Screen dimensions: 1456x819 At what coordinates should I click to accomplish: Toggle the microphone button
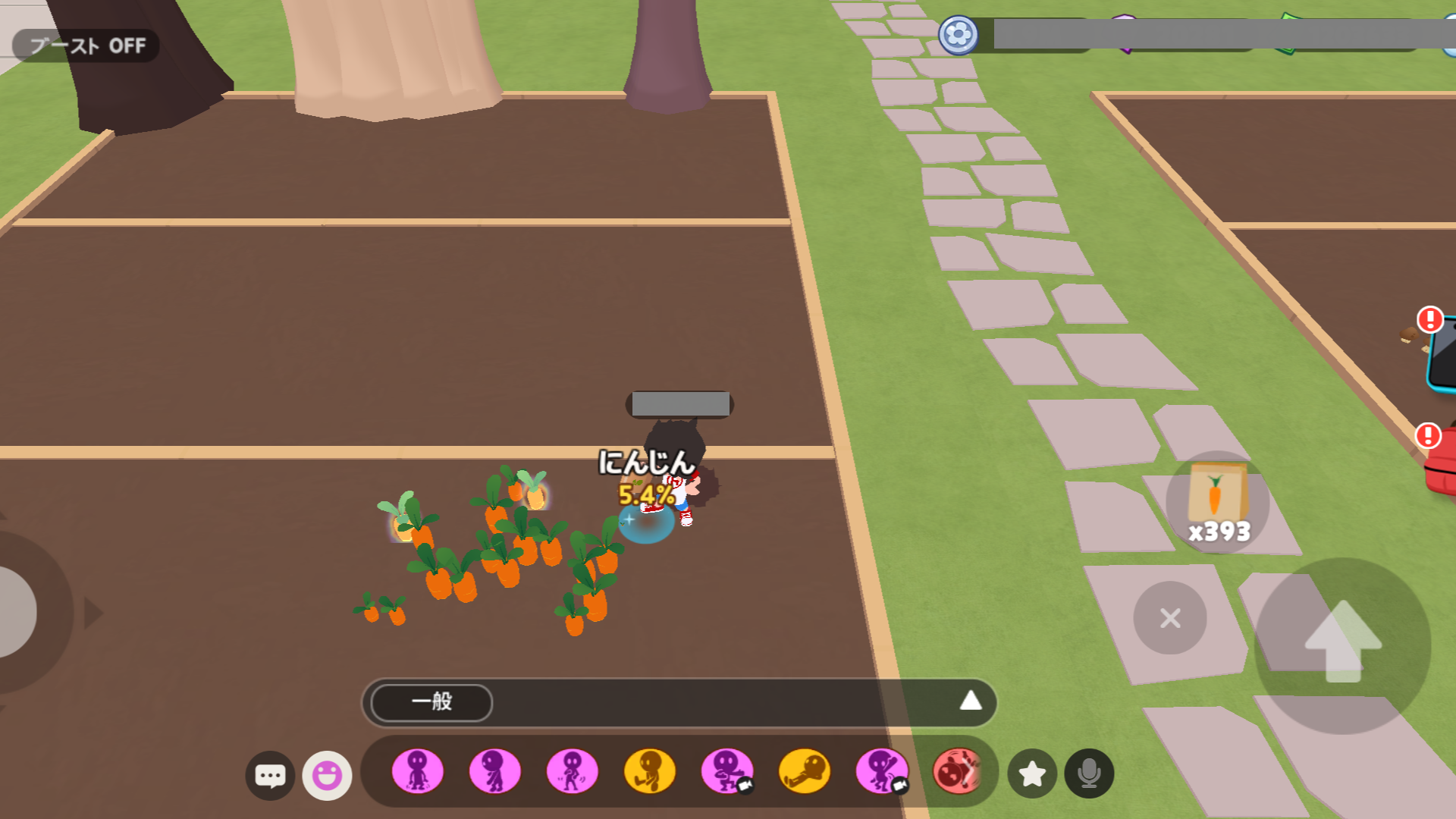tap(1089, 773)
